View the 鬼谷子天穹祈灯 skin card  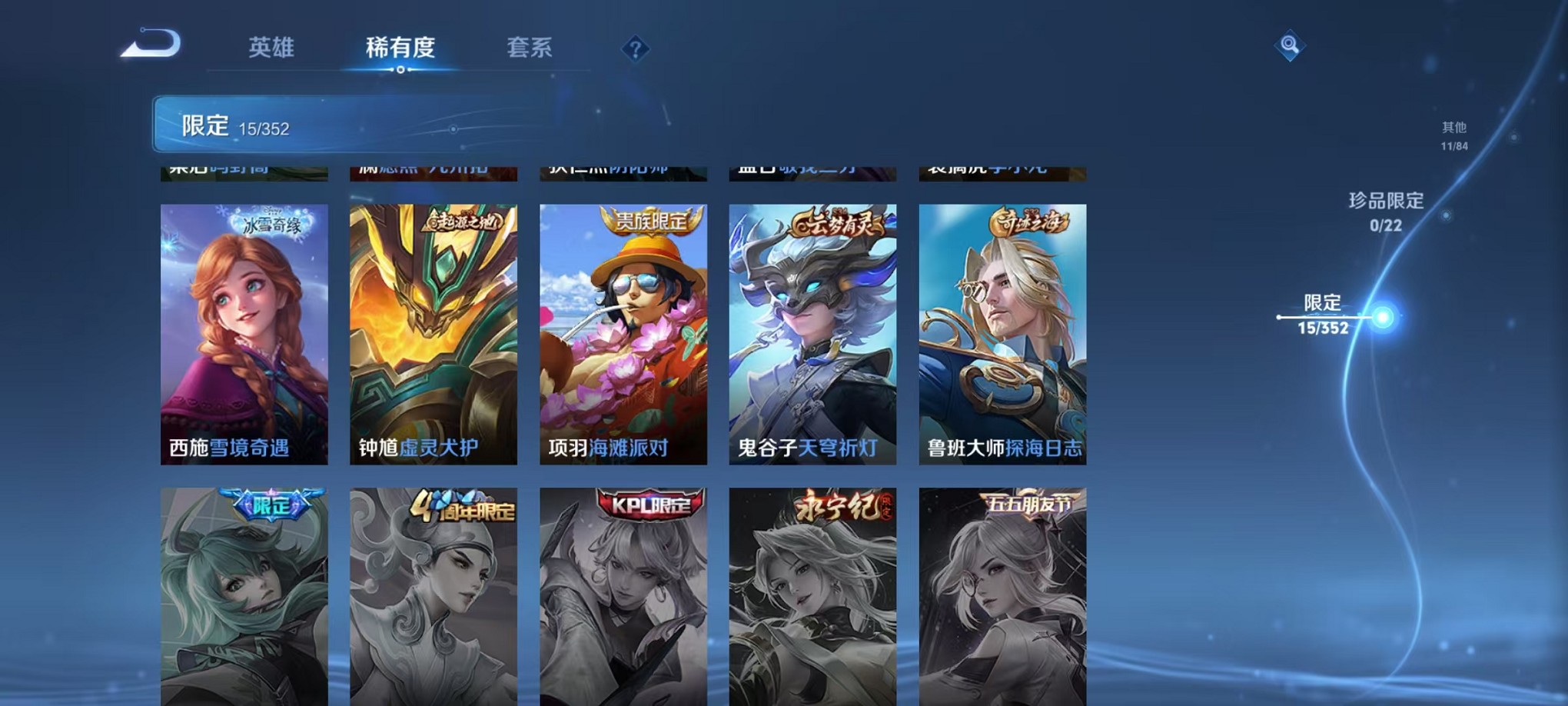(814, 331)
